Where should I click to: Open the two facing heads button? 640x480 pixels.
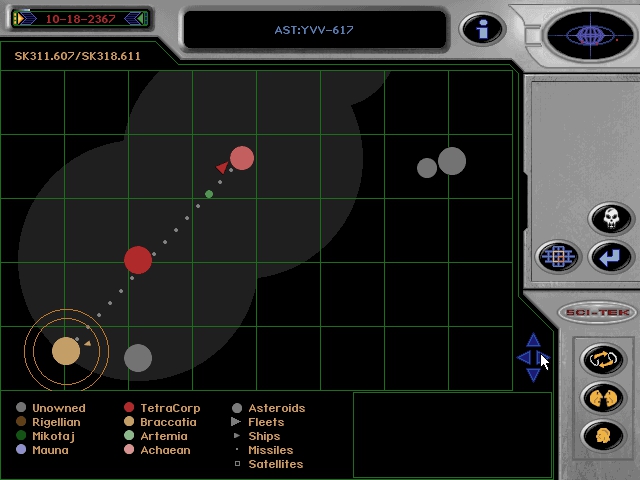point(603,398)
